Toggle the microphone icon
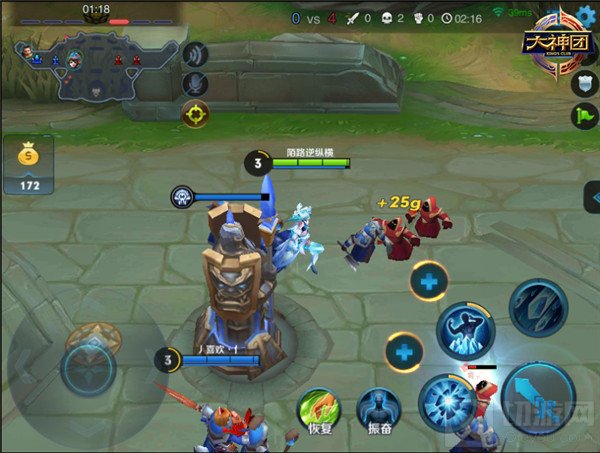Image resolution: width=600 pixels, height=453 pixels. [197, 83]
